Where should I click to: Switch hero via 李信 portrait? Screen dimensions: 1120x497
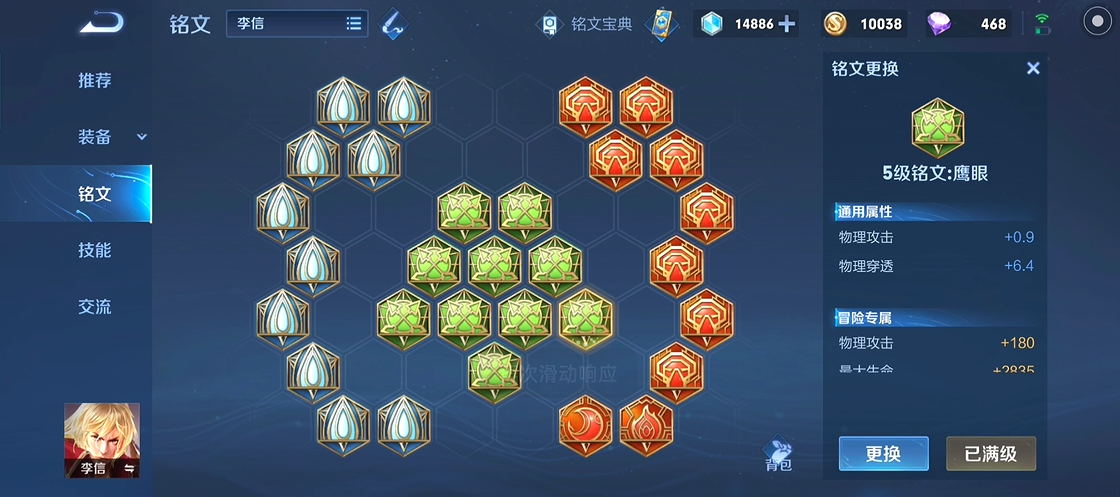102,441
